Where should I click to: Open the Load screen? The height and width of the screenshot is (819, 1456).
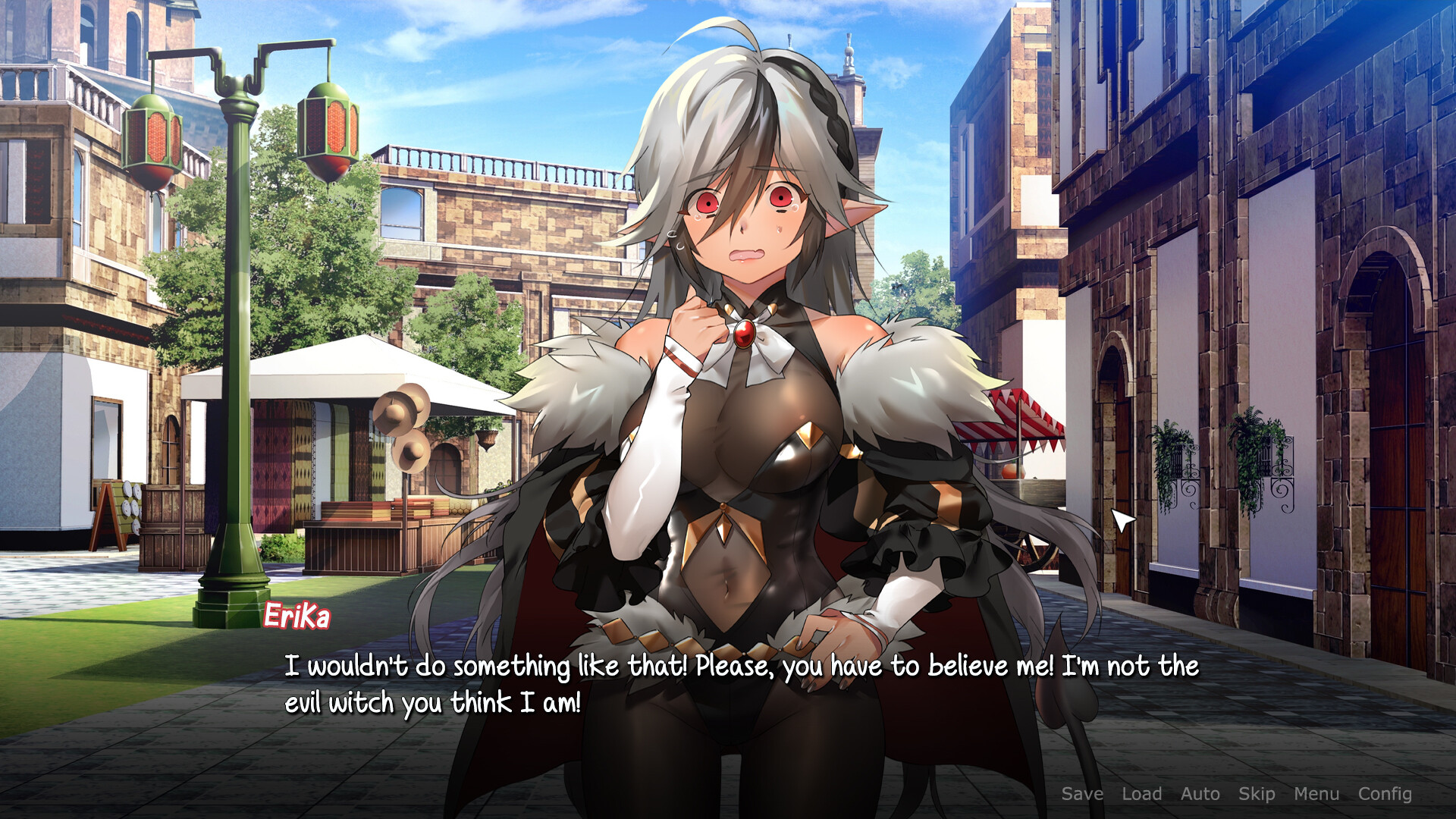click(1141, 794)
